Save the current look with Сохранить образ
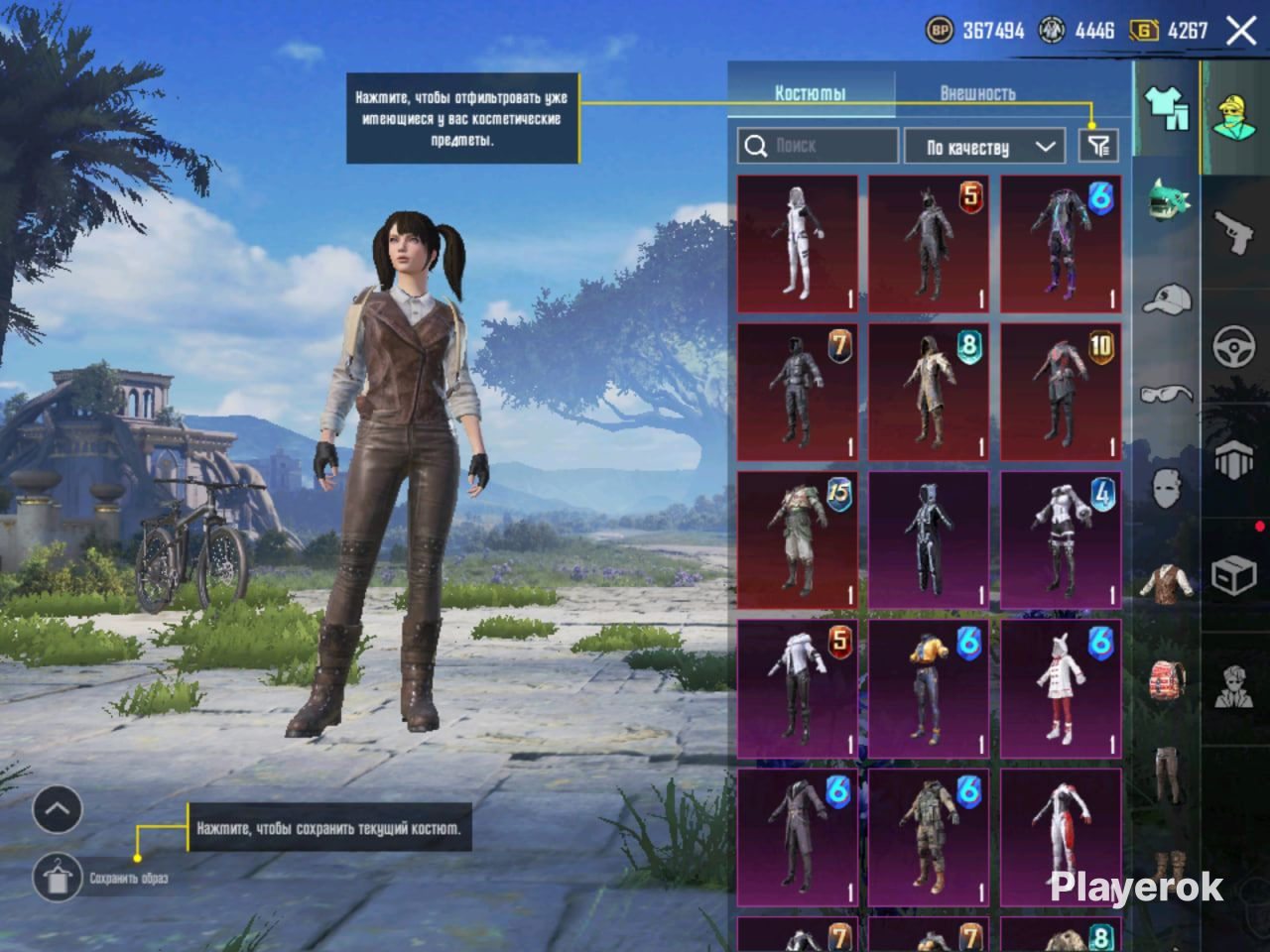The width and height of the screenshot is (1270, 952). [58, 877]
